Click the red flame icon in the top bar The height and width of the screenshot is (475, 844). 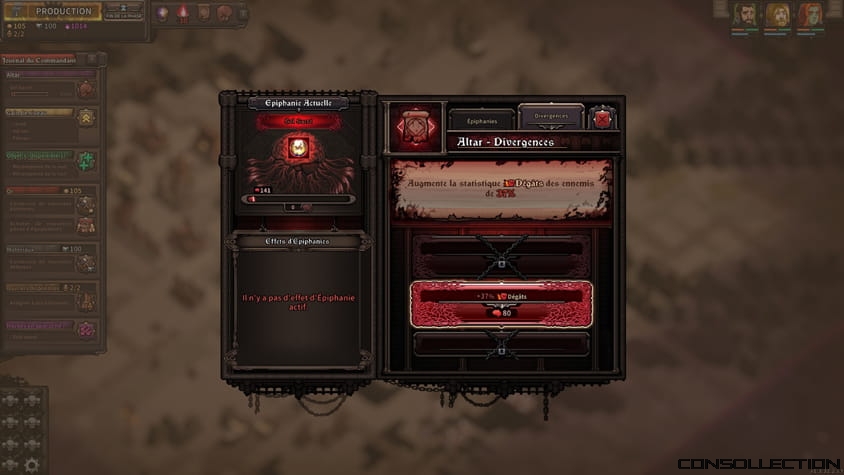[184, 13]
